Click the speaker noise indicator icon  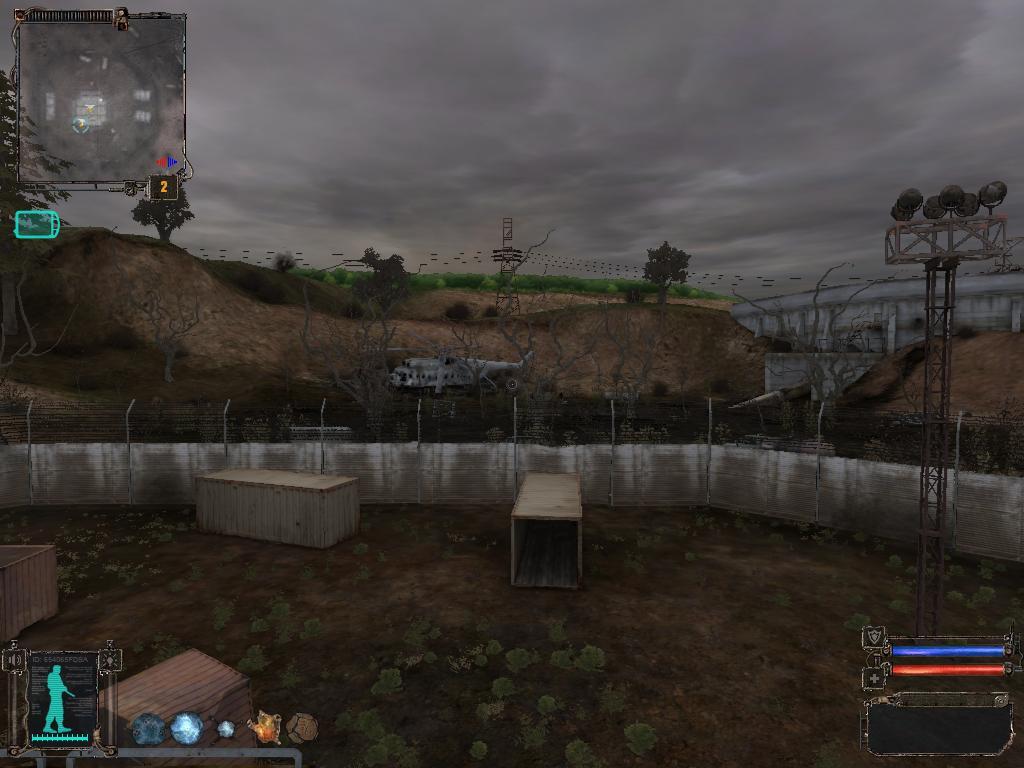coord(15,659)
